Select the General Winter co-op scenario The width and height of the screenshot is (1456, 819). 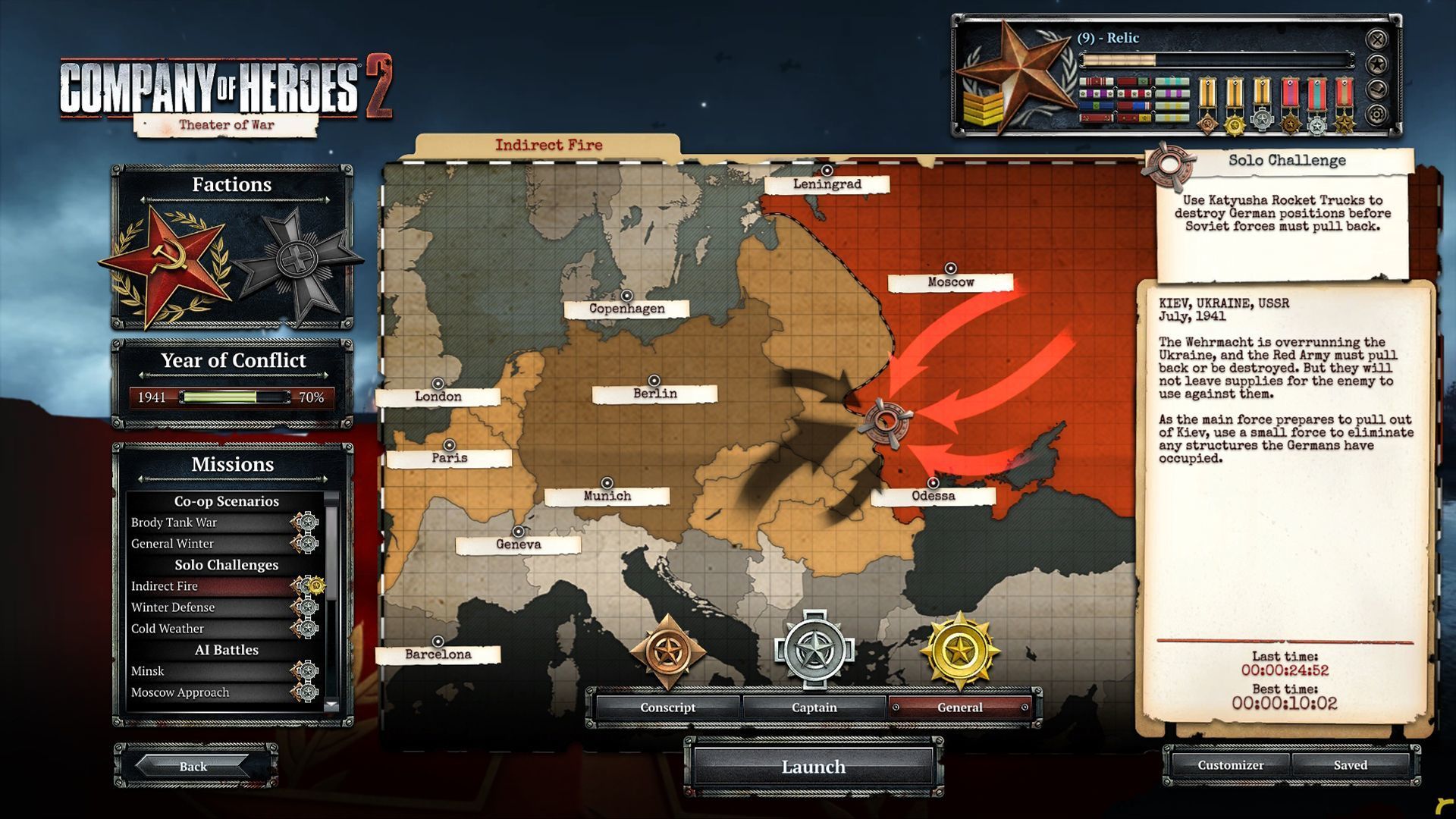pyautogui.click(x=173, y=544)
